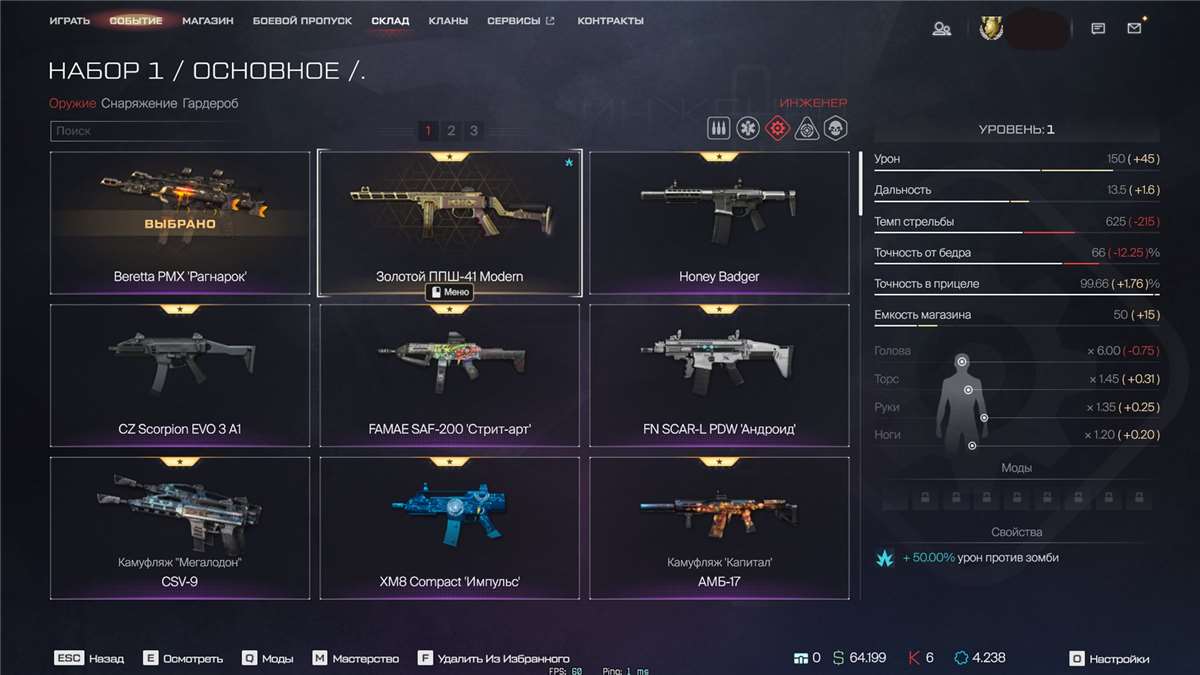Choose the XM8 Compact 'Импульс' weapon
Viewport: 1200px width, 675px height.
point(450,529)
